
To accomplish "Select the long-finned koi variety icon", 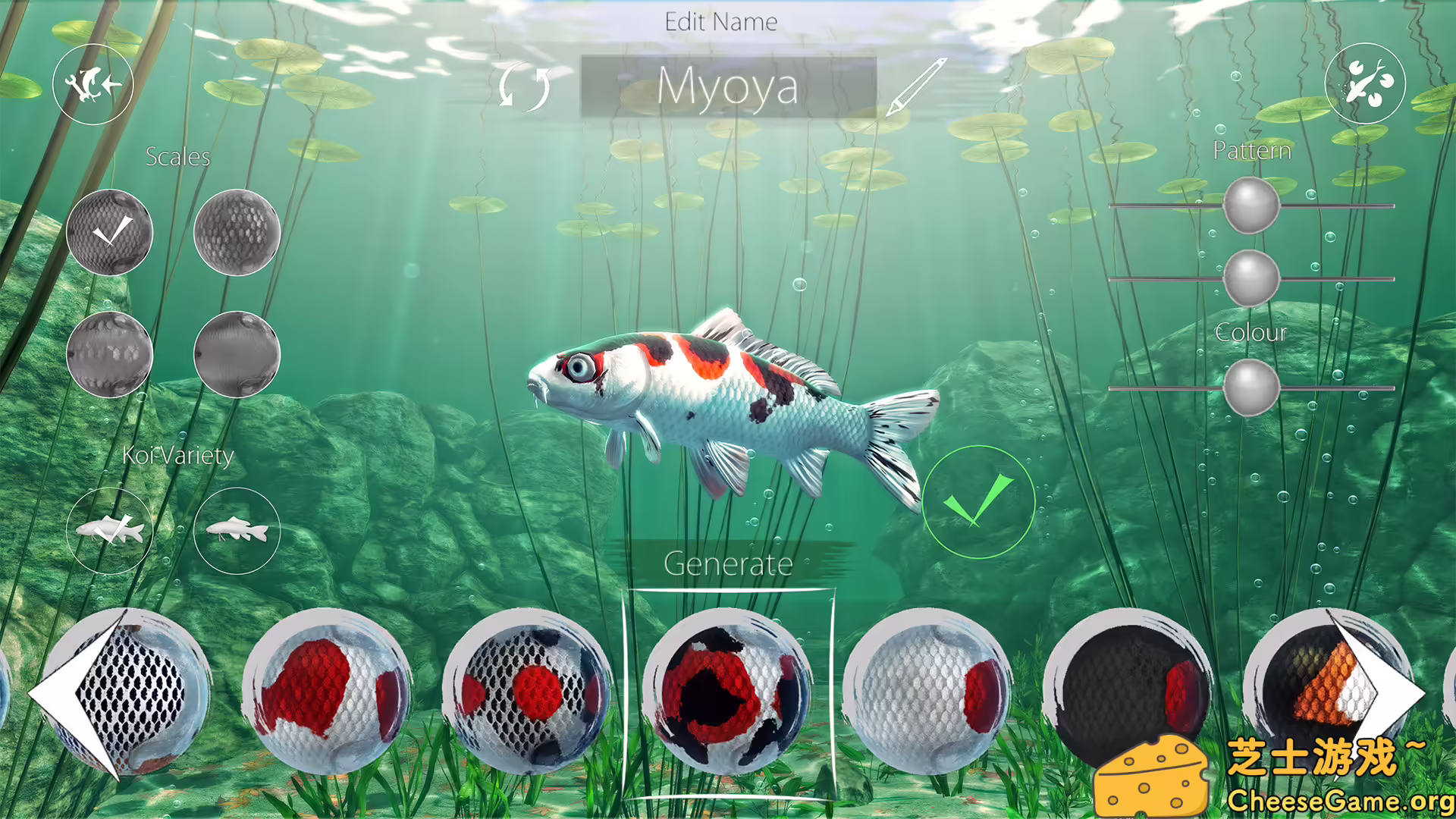I will pyautogui.click(x=110, y=529).
